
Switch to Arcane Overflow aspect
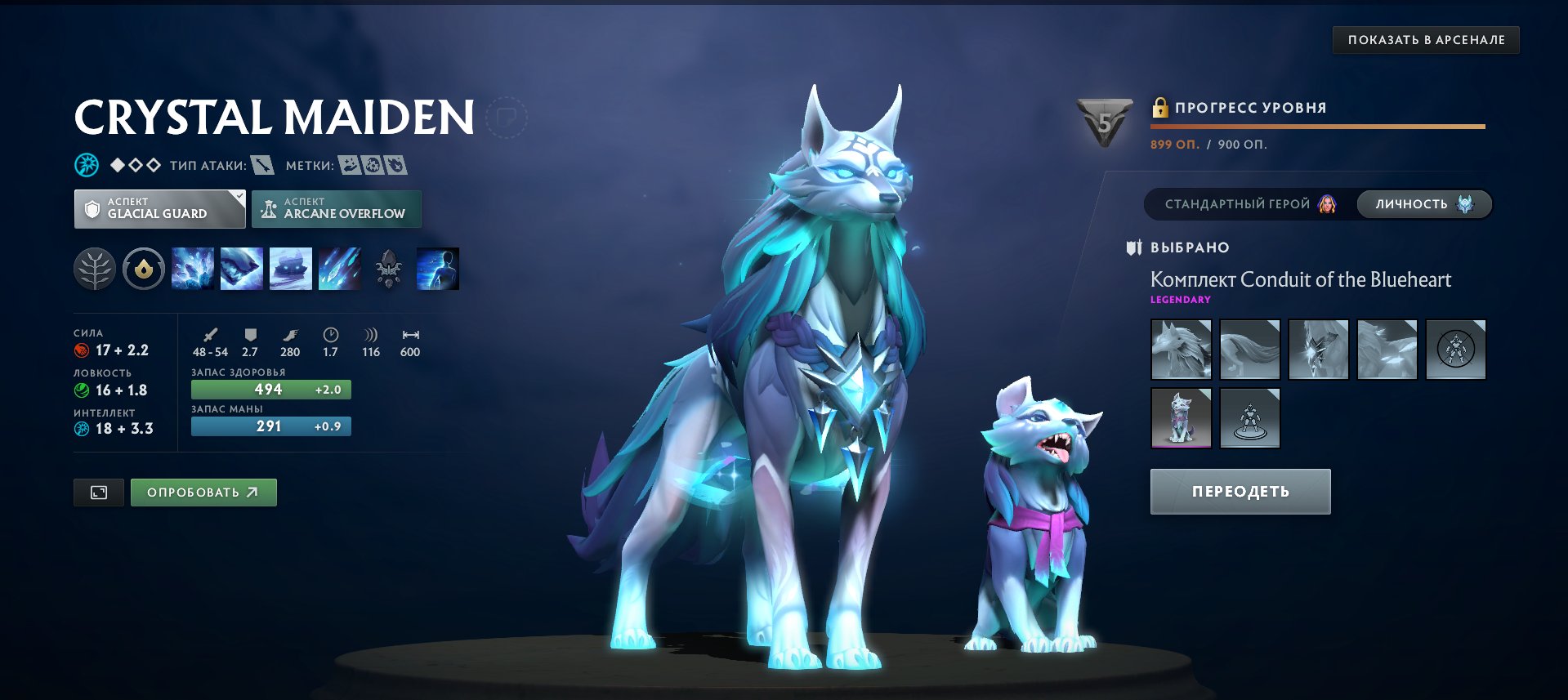click(337, 209)
